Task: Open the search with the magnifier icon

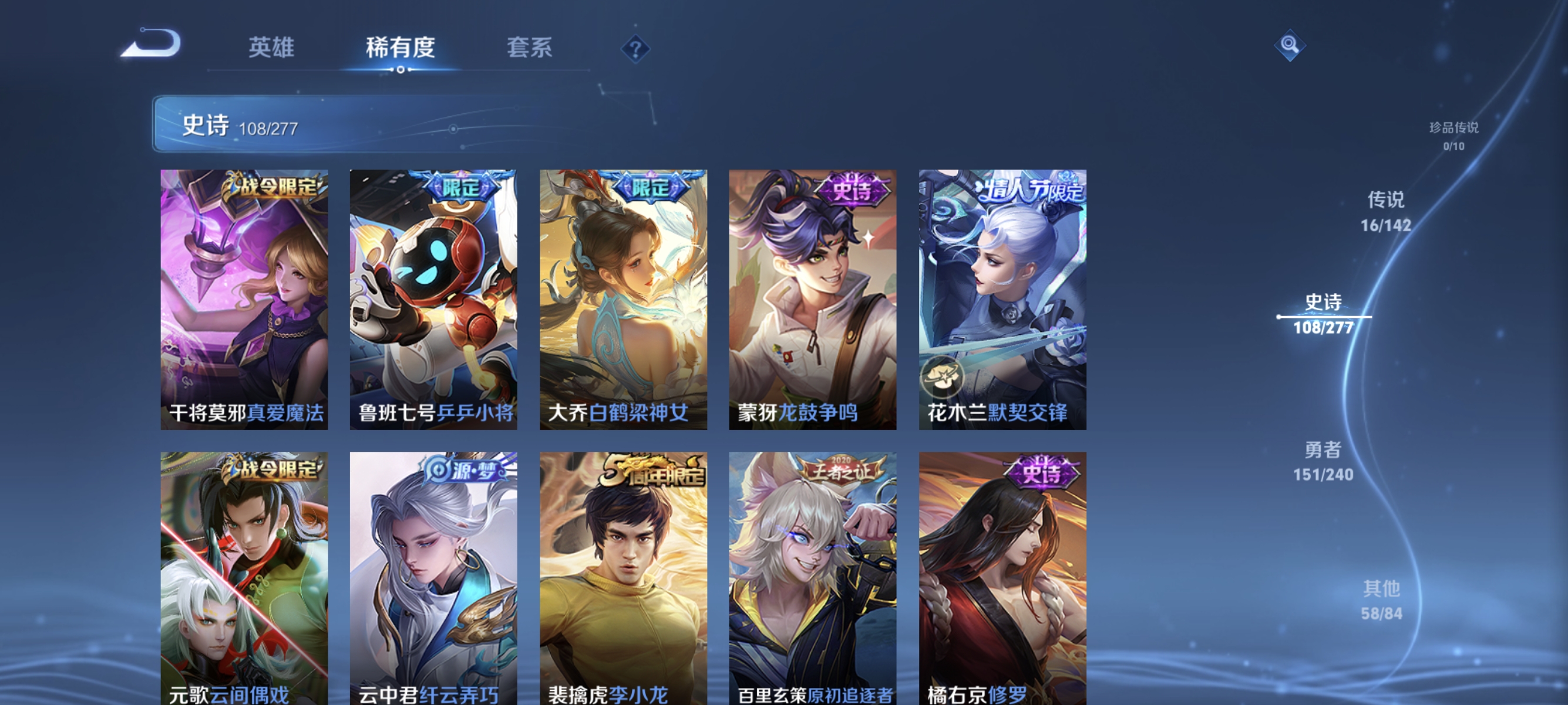Action: click(x=1290, y=46)
